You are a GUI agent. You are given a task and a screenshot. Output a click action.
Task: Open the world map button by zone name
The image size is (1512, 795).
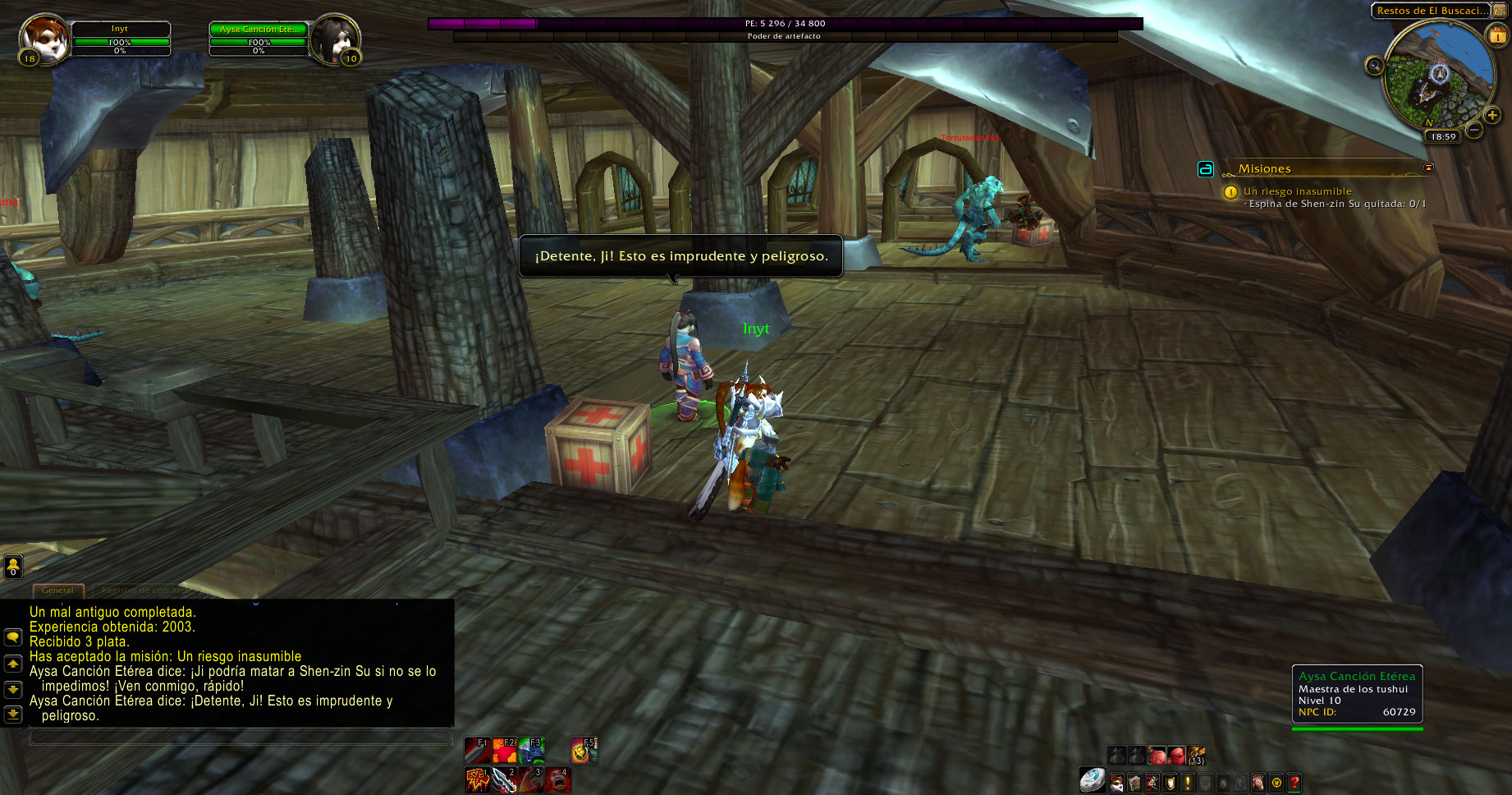(1501, 10)
